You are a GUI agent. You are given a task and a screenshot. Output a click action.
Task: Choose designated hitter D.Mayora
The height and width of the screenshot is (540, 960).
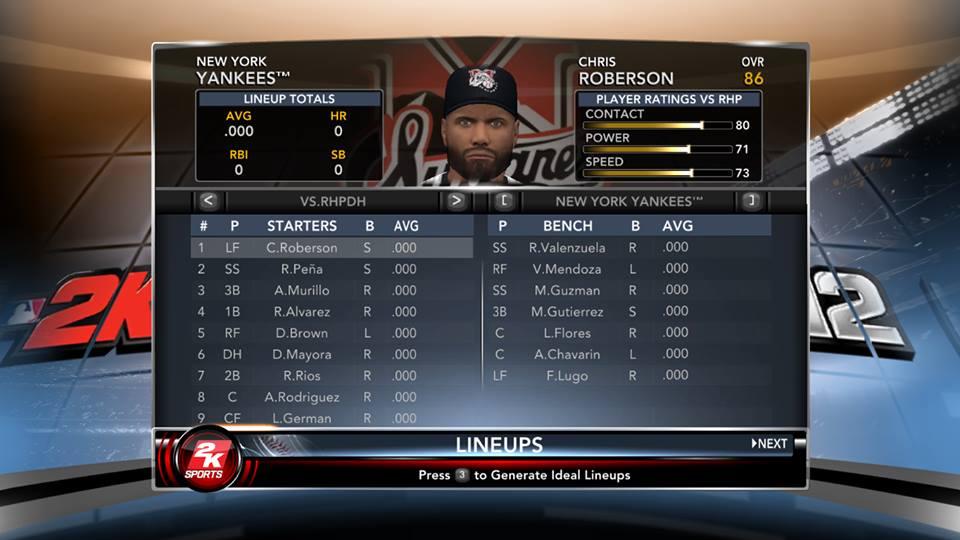click(x=302, y=355)
